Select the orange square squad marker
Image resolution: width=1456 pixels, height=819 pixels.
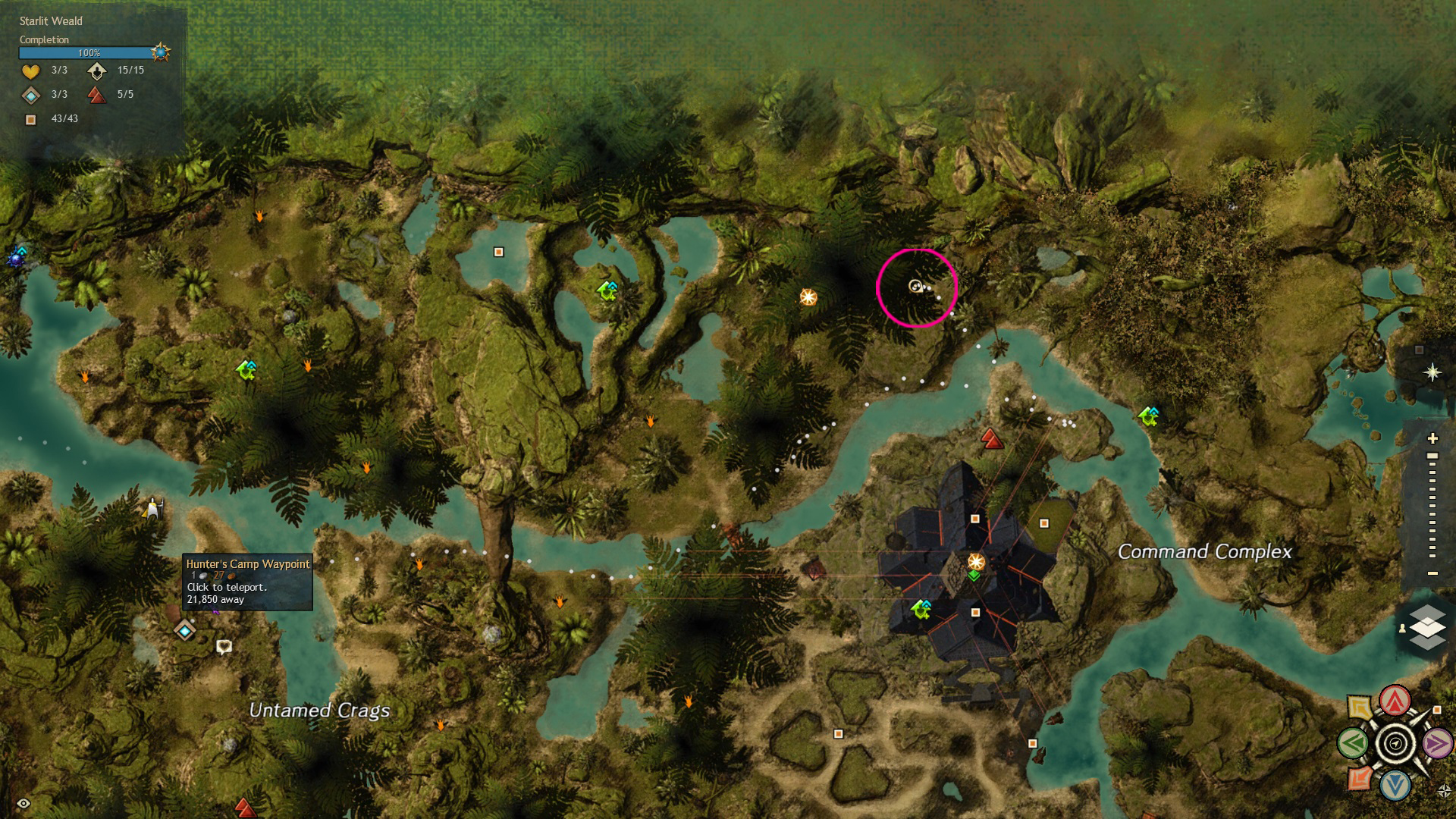click(1359, 779)
